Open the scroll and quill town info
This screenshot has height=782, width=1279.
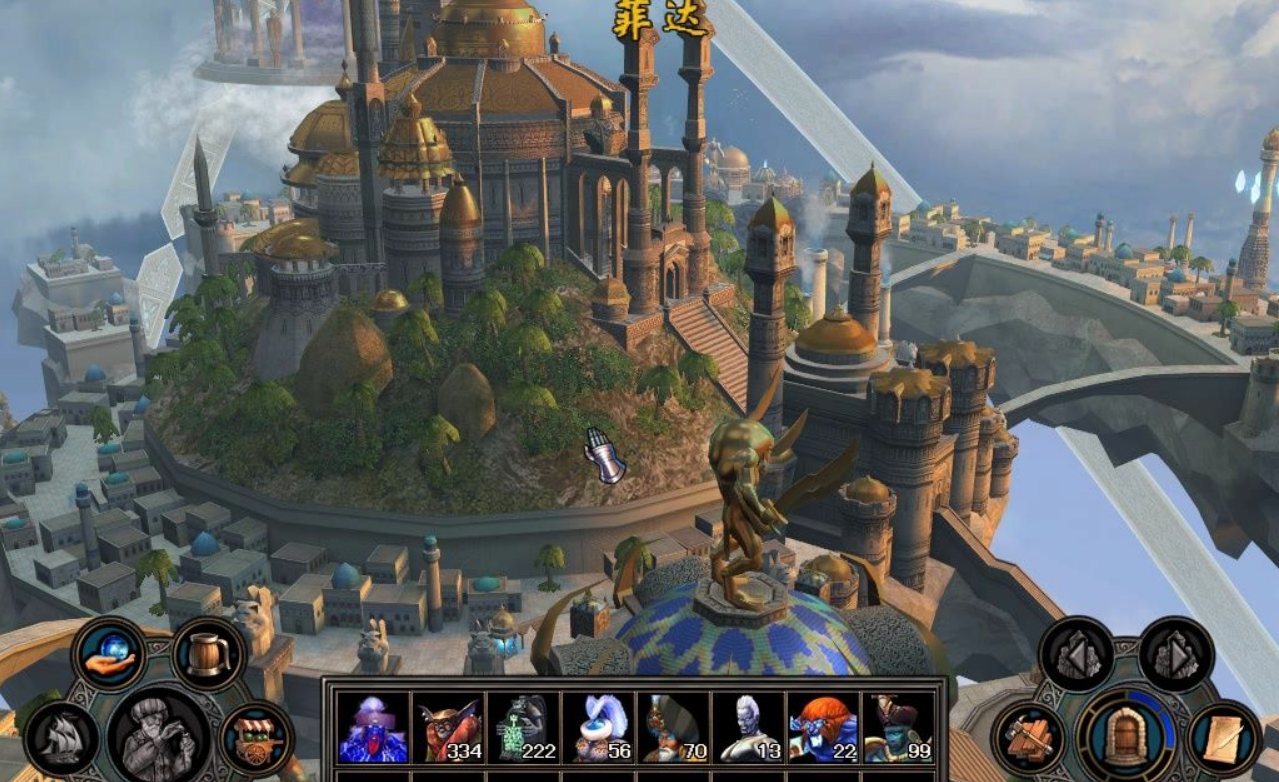coord(1224,739)
